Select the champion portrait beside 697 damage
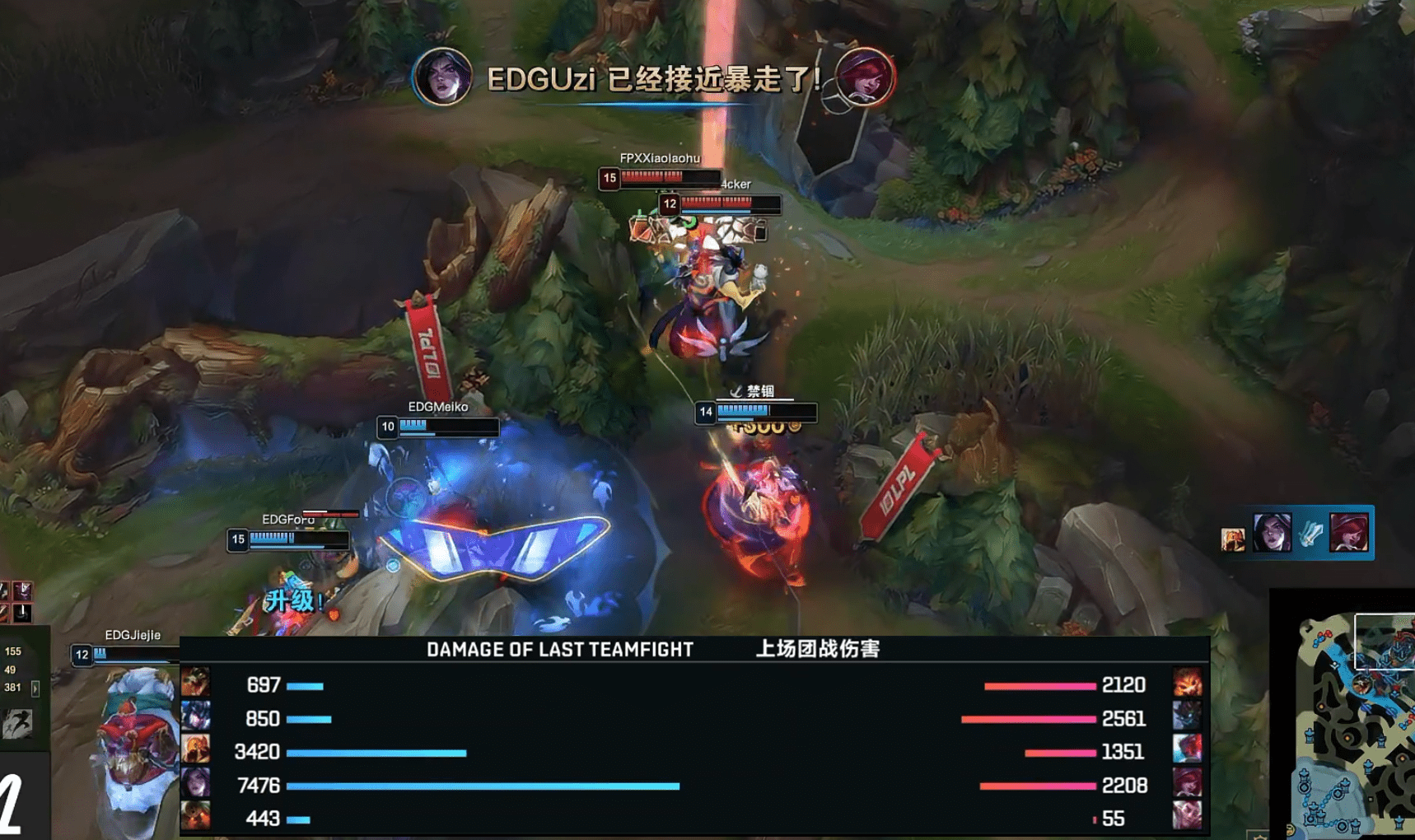This screenshot has height=840, width=1415. pyautogui.click(x=195, y=684)
